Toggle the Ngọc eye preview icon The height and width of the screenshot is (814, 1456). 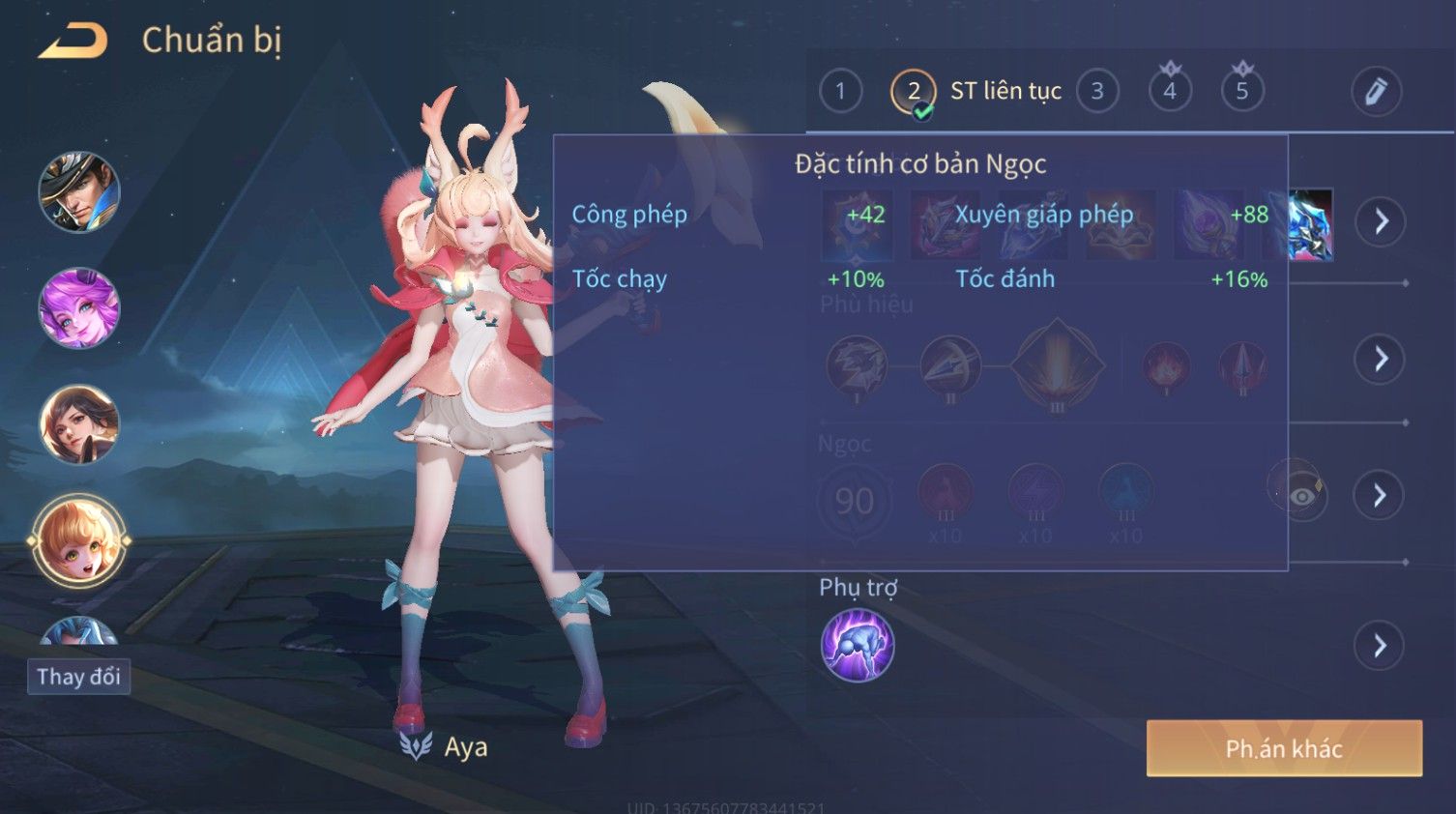tap(1301, 496)
